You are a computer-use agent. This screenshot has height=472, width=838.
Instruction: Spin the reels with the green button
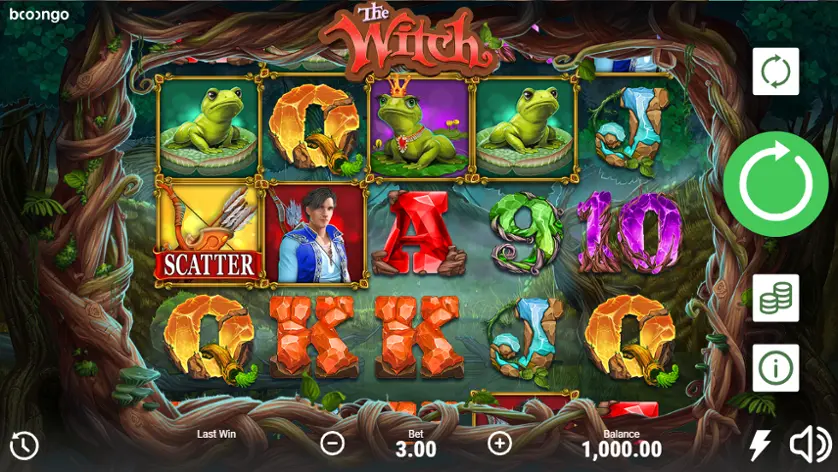click(775, 184)
